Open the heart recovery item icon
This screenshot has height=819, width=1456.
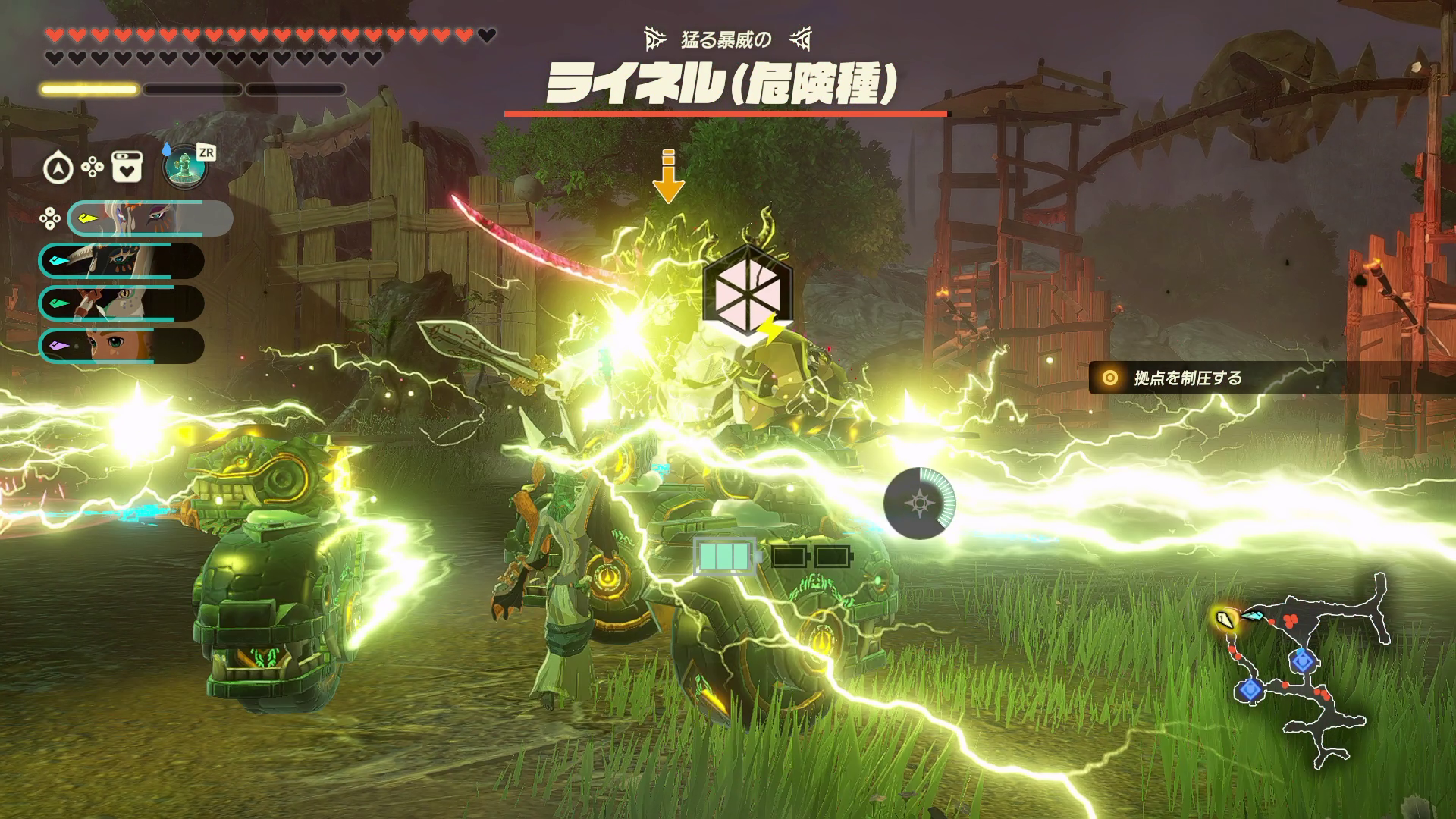tap(127, 168)
